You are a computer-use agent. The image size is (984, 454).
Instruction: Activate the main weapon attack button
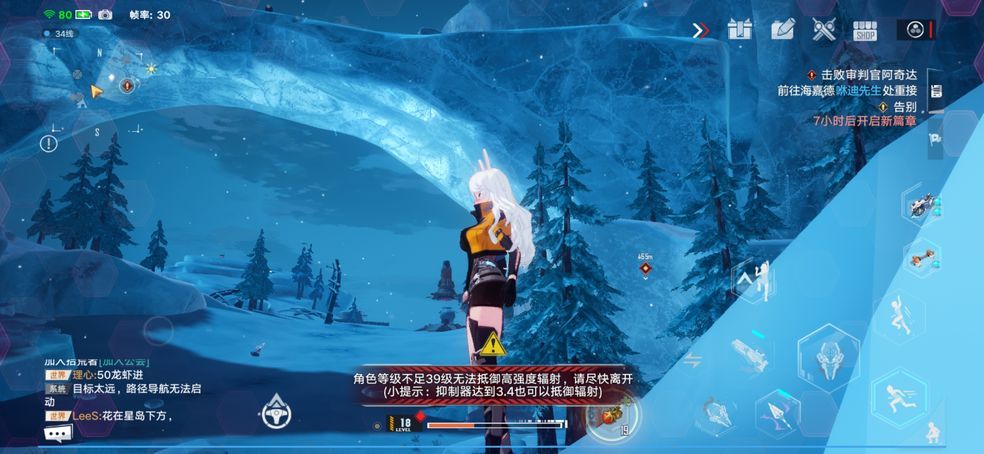click(828, 356)
